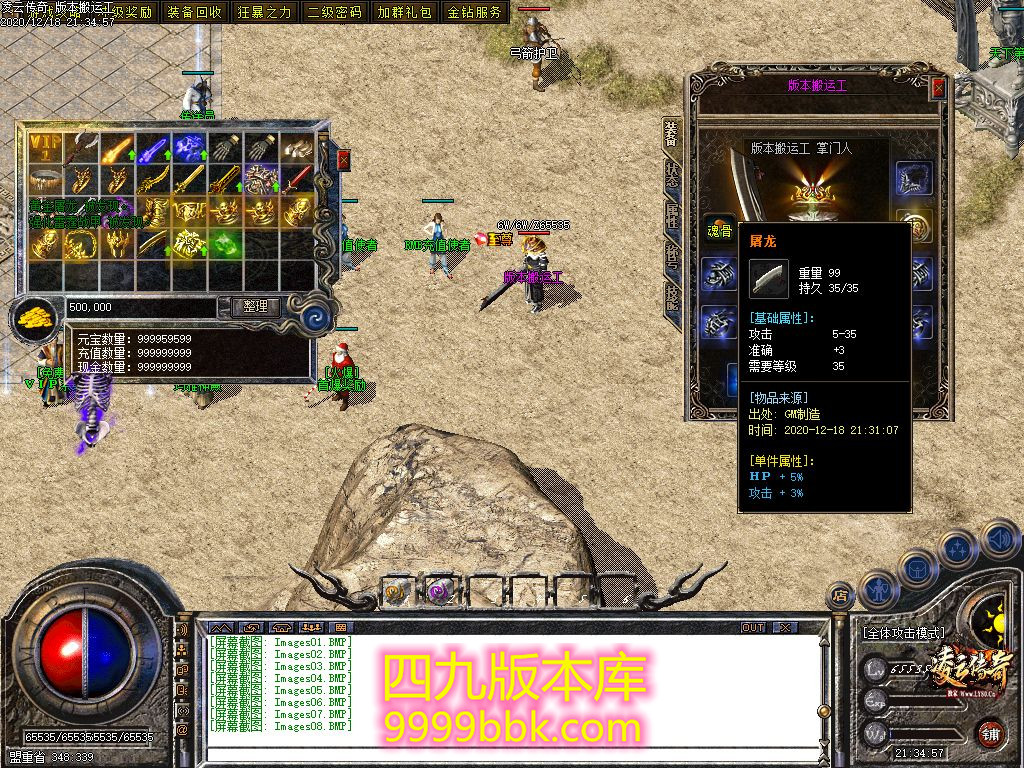
Task: Open the 铺 shop button
Action: click(x=990, y=732)
